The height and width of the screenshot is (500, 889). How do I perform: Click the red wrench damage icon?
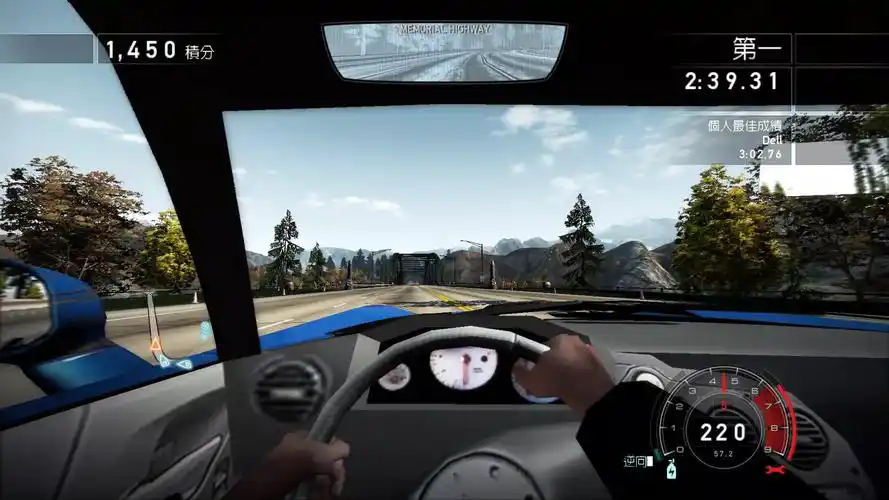[772, 469]
